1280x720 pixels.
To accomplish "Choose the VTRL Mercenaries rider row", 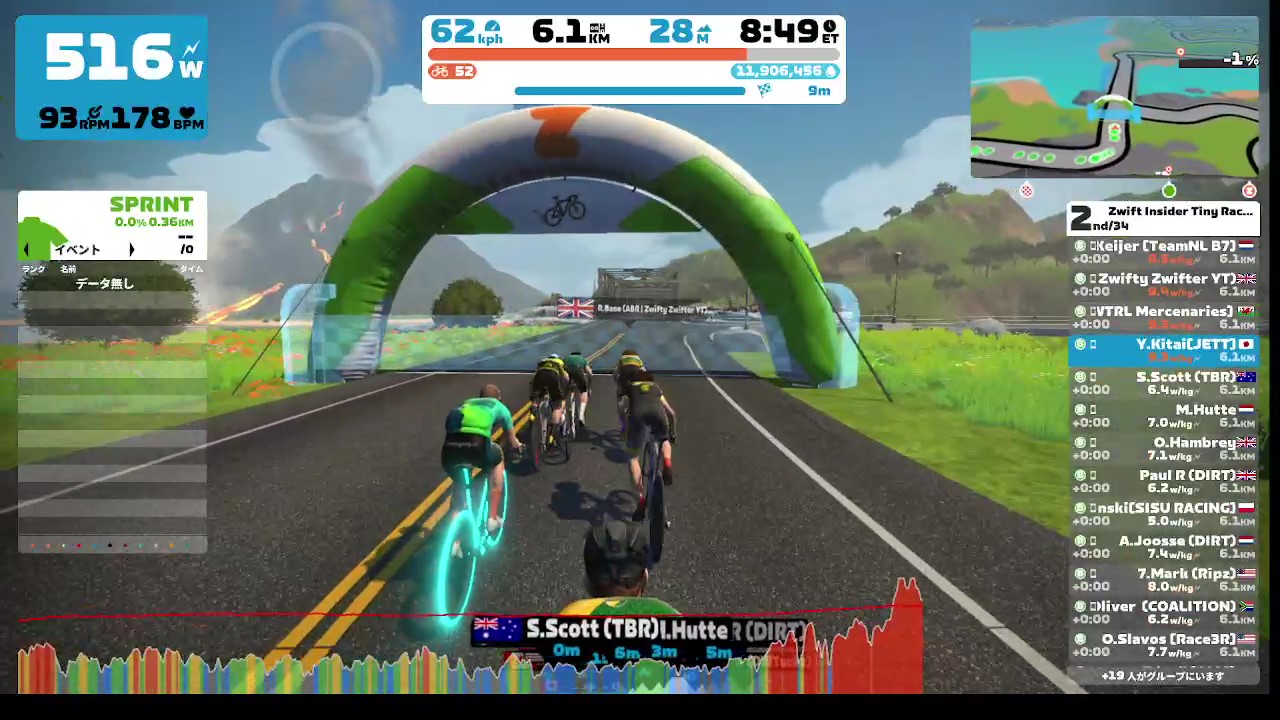I will (1163, 318).
